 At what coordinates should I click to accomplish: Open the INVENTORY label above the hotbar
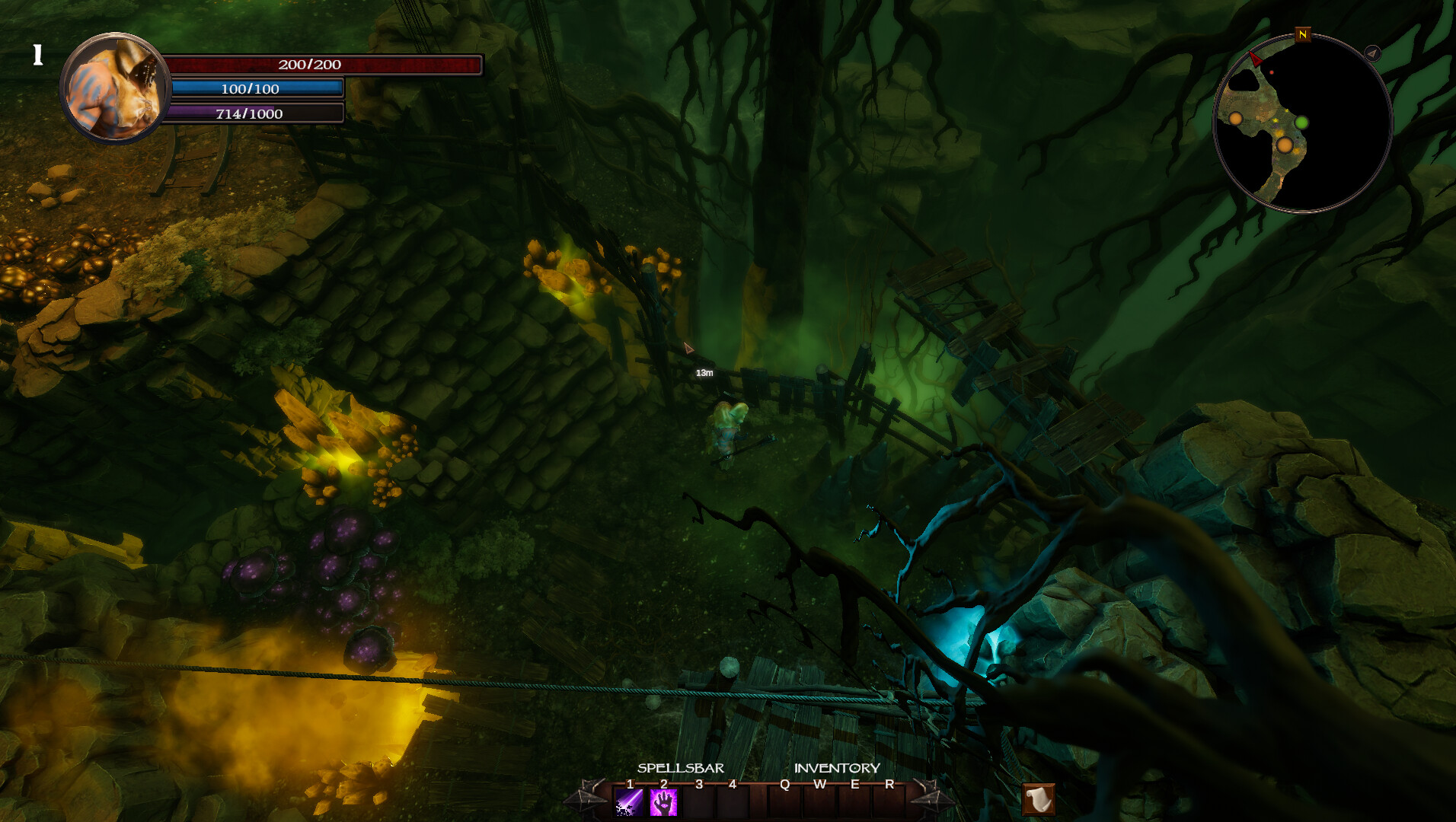pos(836,768)
